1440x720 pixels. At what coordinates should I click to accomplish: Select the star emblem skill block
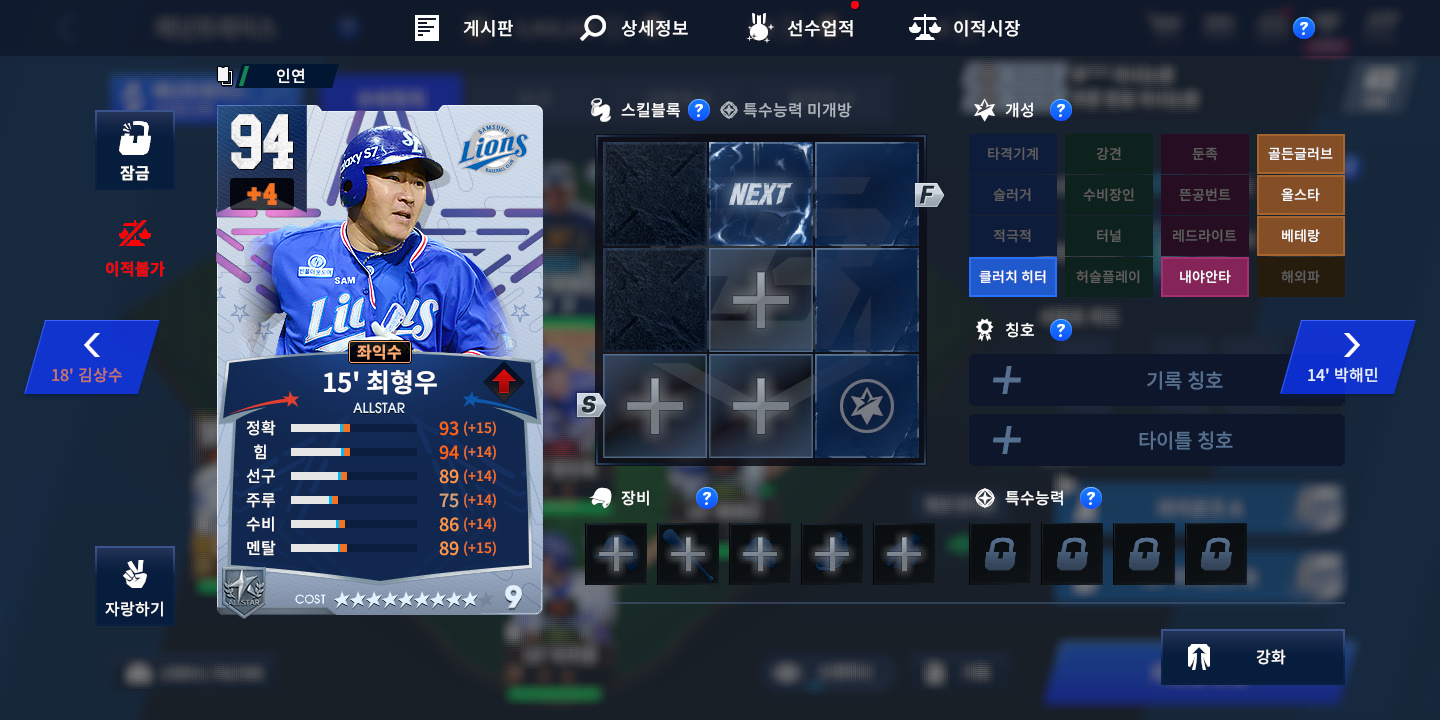(x=866, y=407)
